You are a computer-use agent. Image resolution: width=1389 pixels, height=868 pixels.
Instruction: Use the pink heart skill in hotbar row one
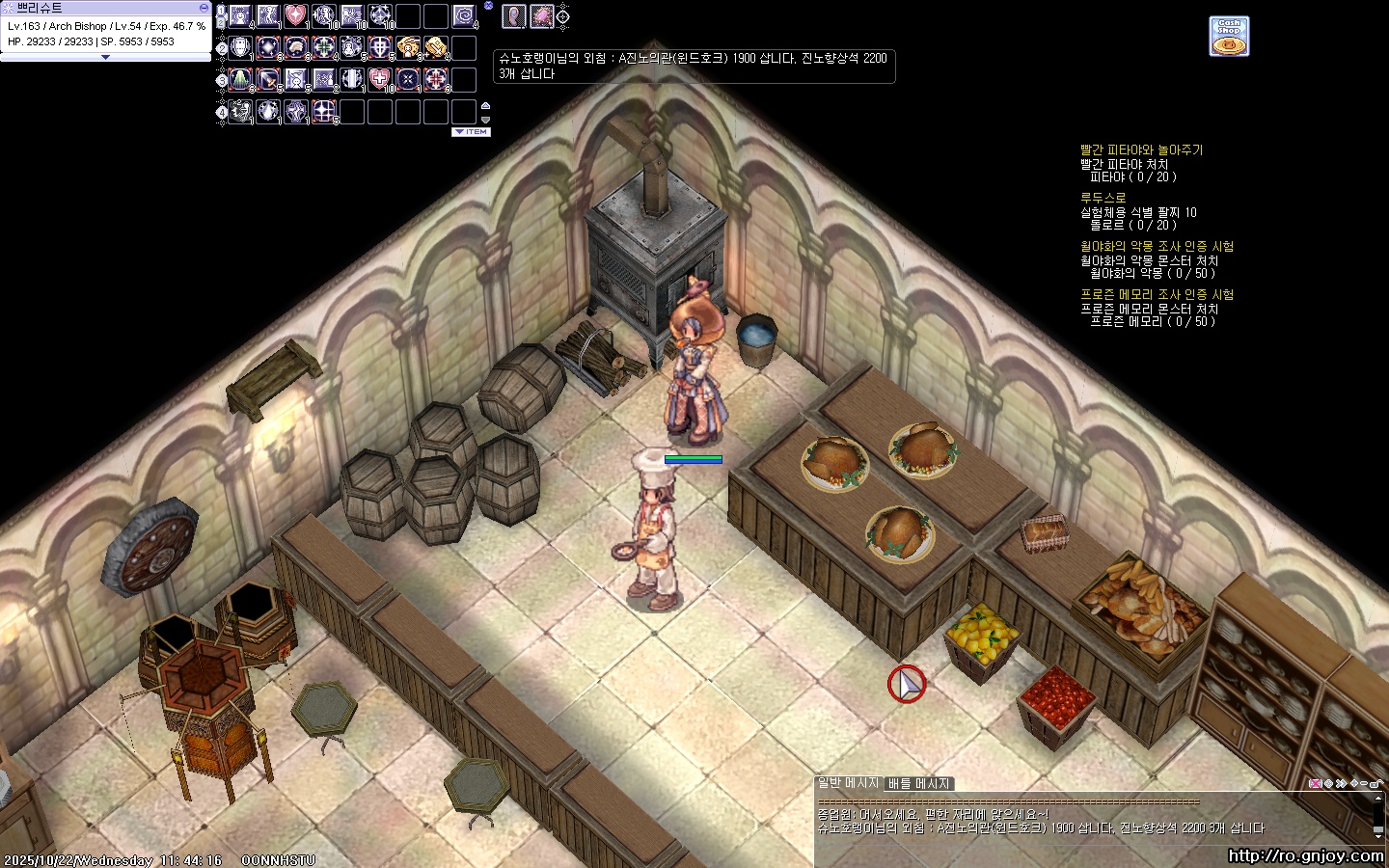click(296, 15)
